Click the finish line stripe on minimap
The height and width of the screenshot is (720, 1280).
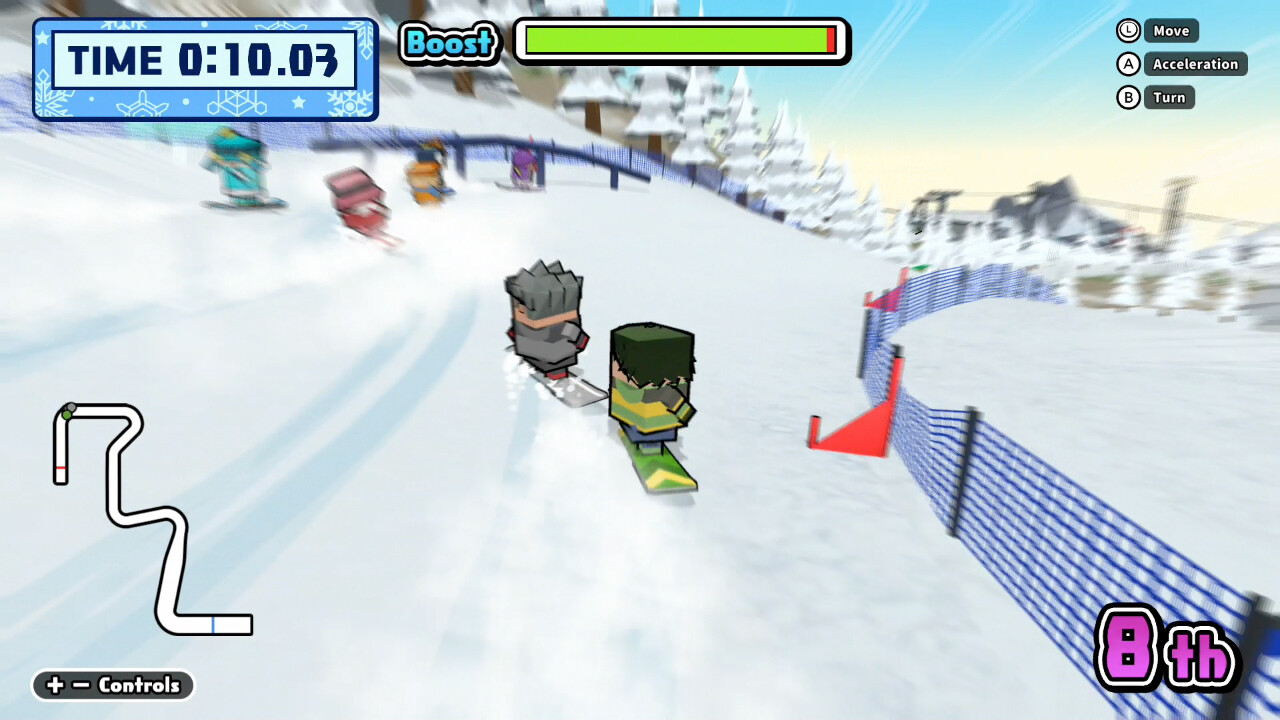pos(61,466)
